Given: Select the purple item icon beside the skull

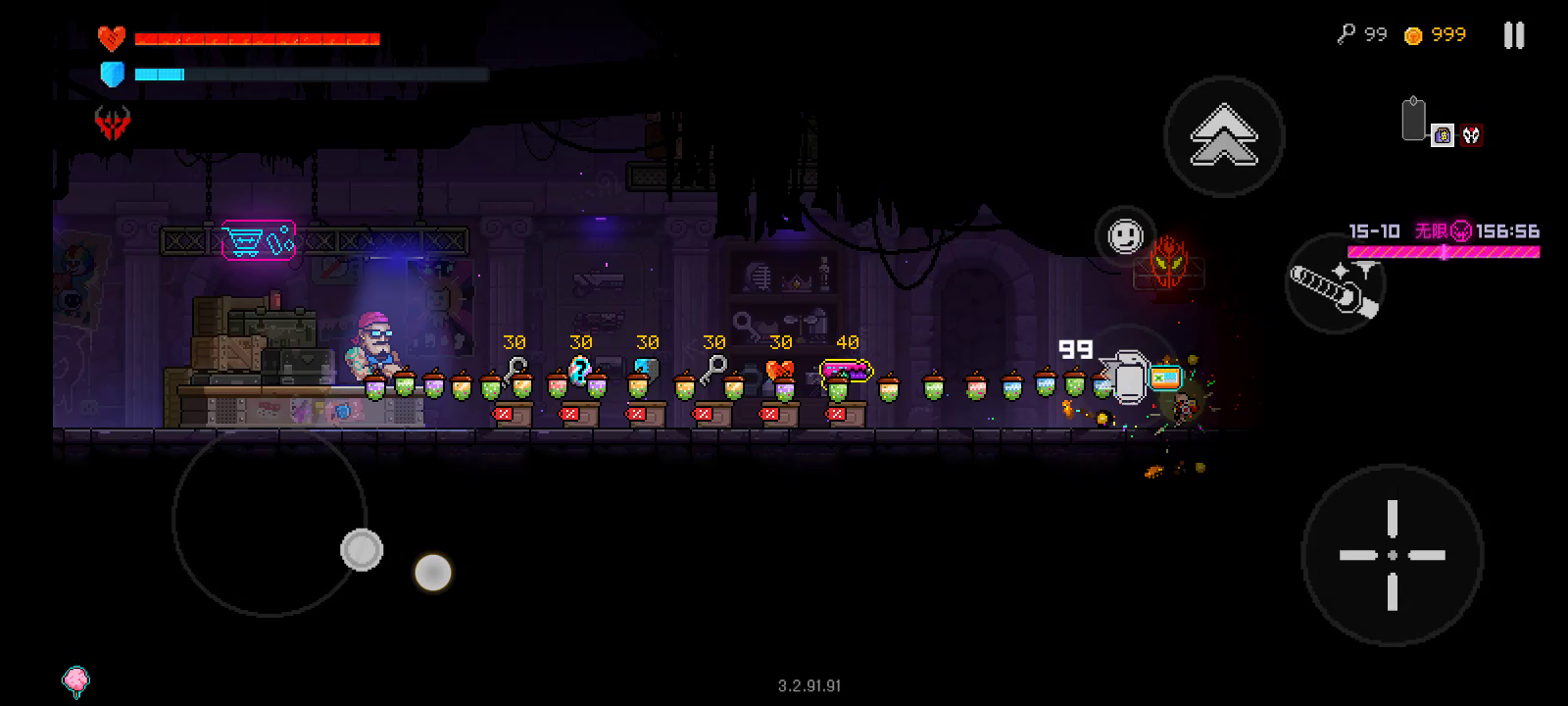Looking at the screenshot, I should 1443,135.
